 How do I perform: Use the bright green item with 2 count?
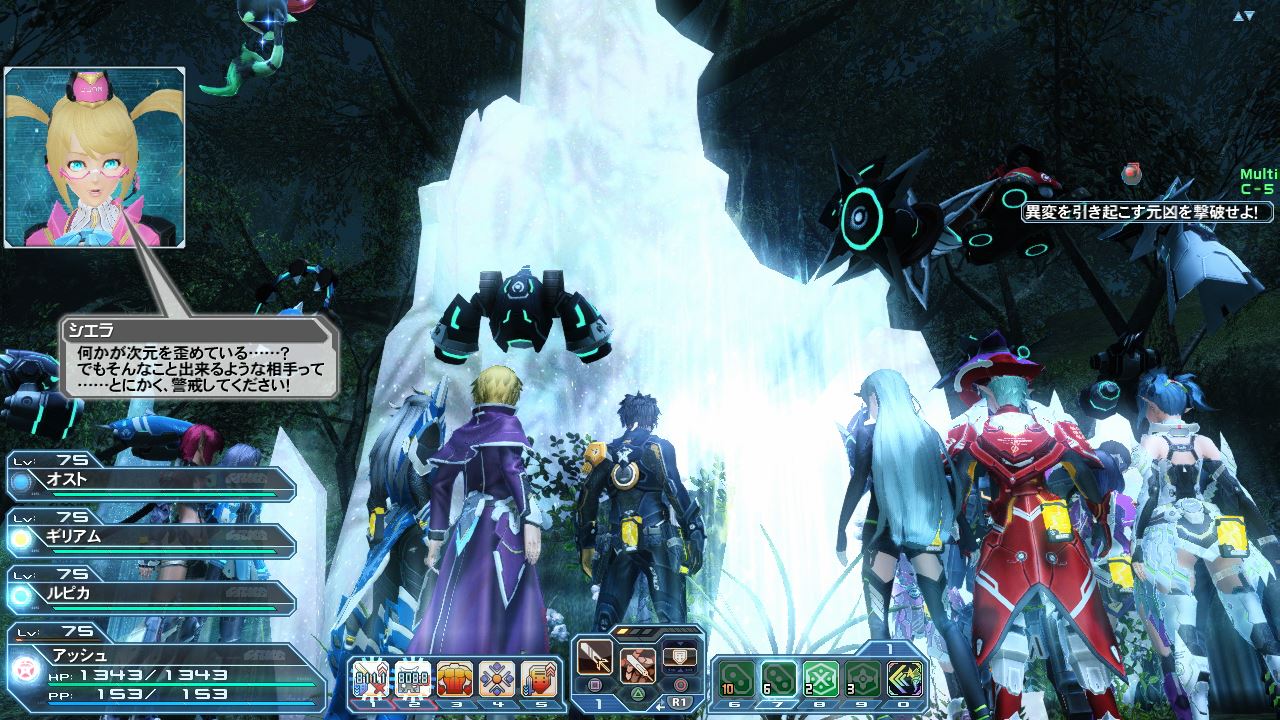coord(821,679)
